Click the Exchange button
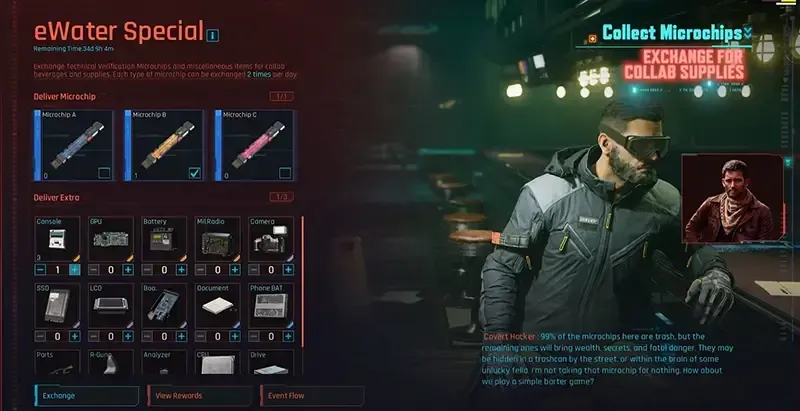800x411 pixels. coord(88,396)
